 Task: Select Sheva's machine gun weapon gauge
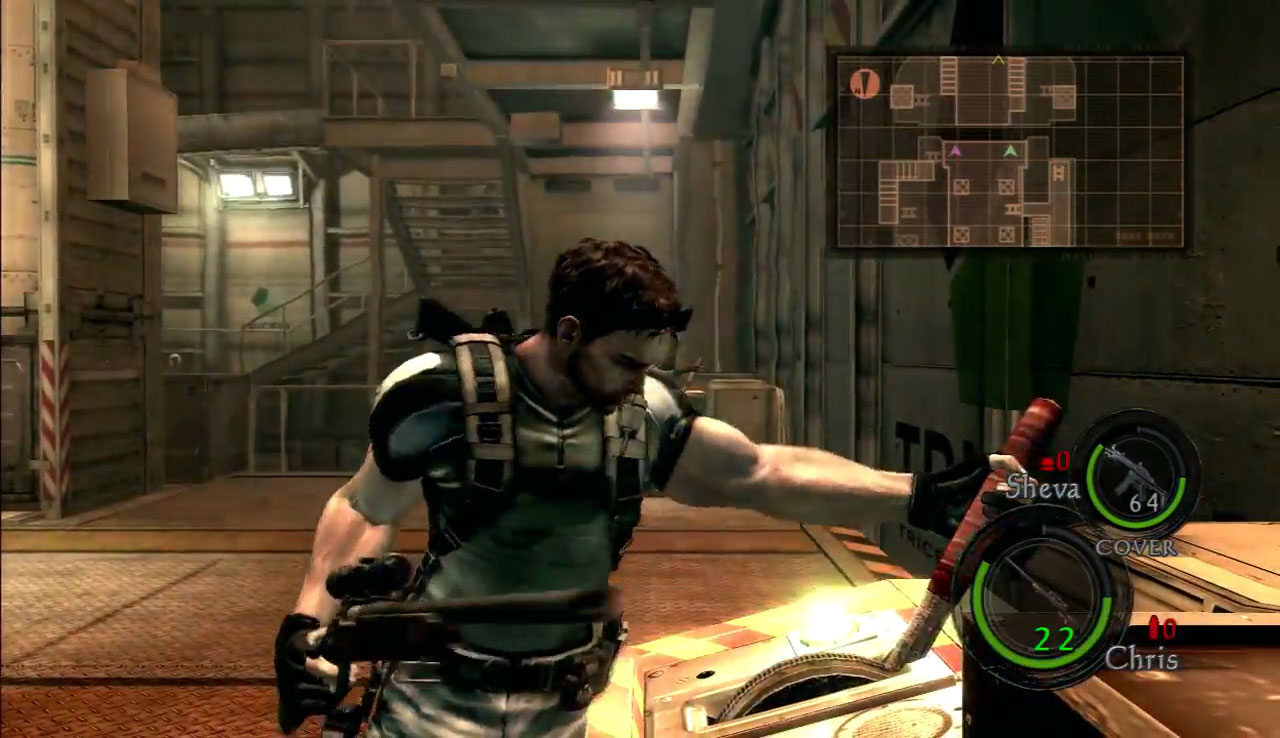click(1136, 475)
